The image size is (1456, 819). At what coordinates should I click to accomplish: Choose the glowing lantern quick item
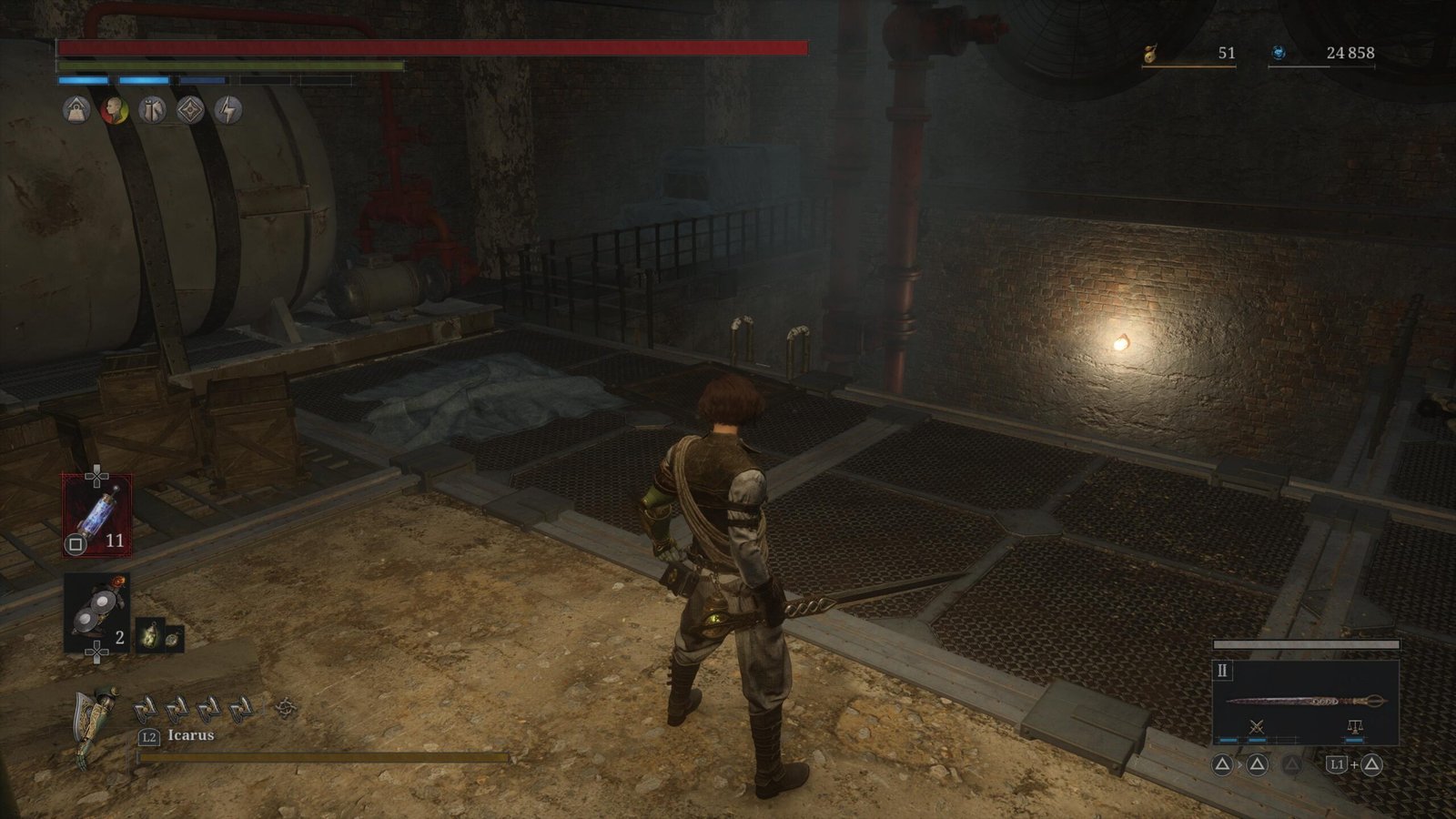[150, 635]
